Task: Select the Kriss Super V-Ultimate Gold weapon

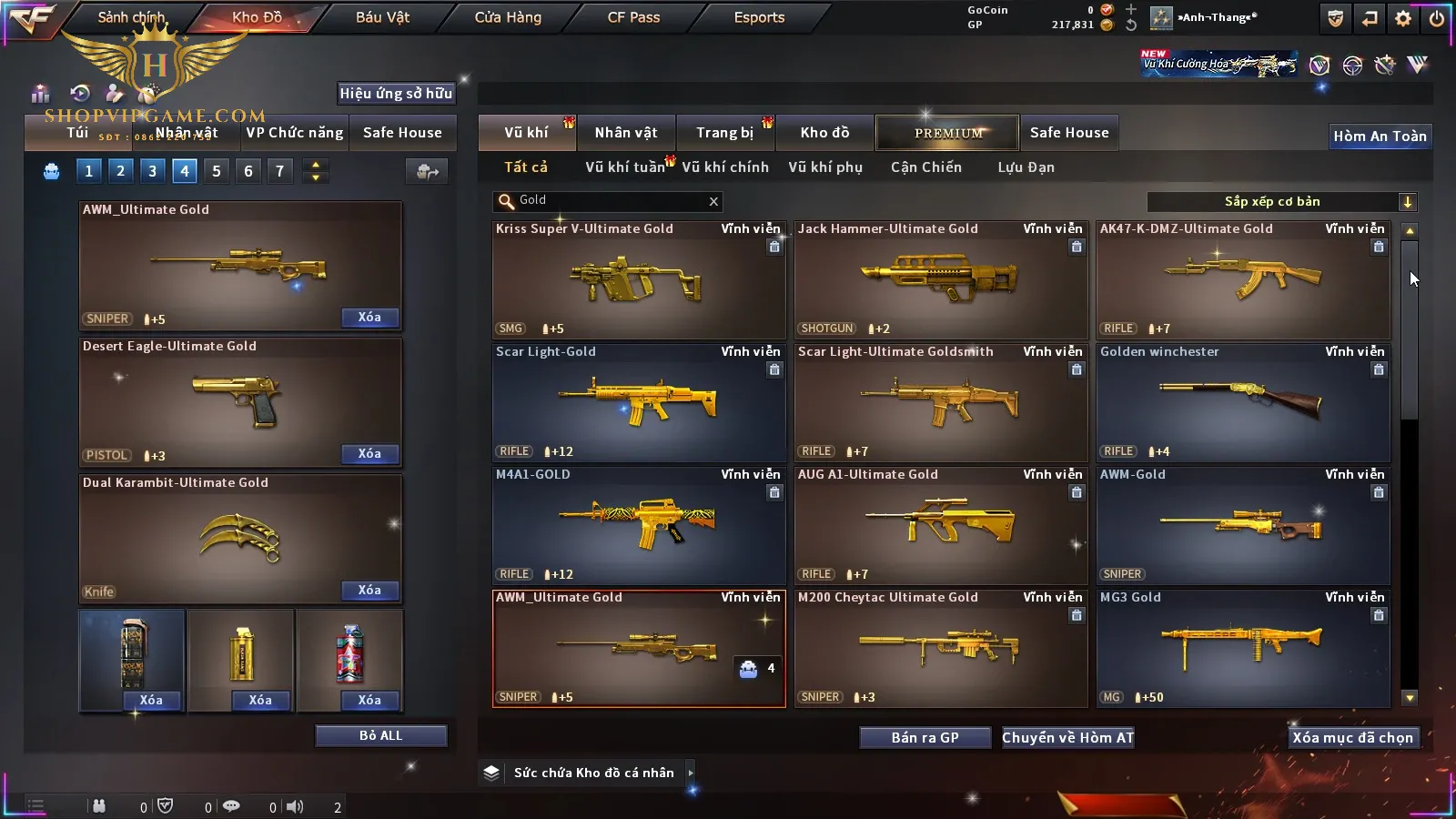Action: coord(638,280)
